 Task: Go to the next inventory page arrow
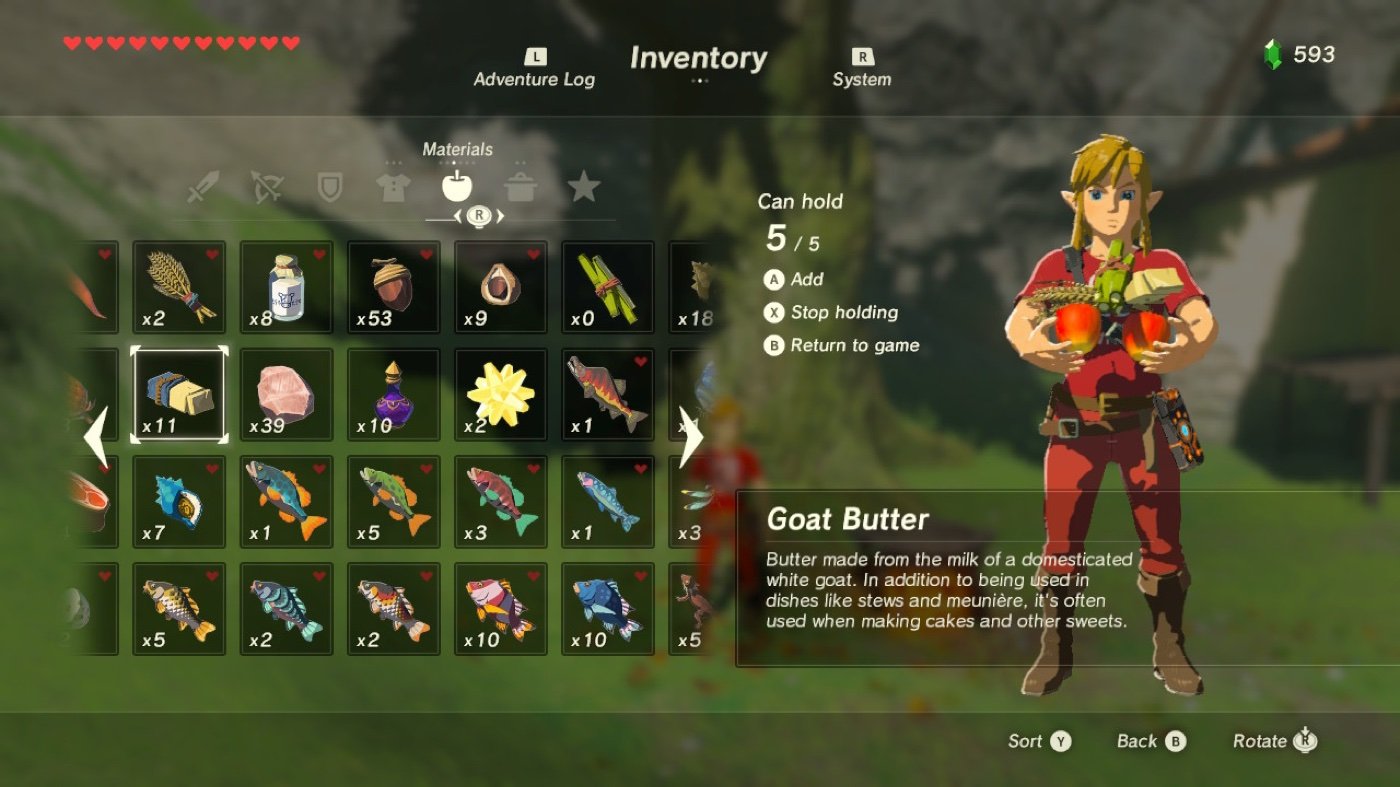coord(690,438)
